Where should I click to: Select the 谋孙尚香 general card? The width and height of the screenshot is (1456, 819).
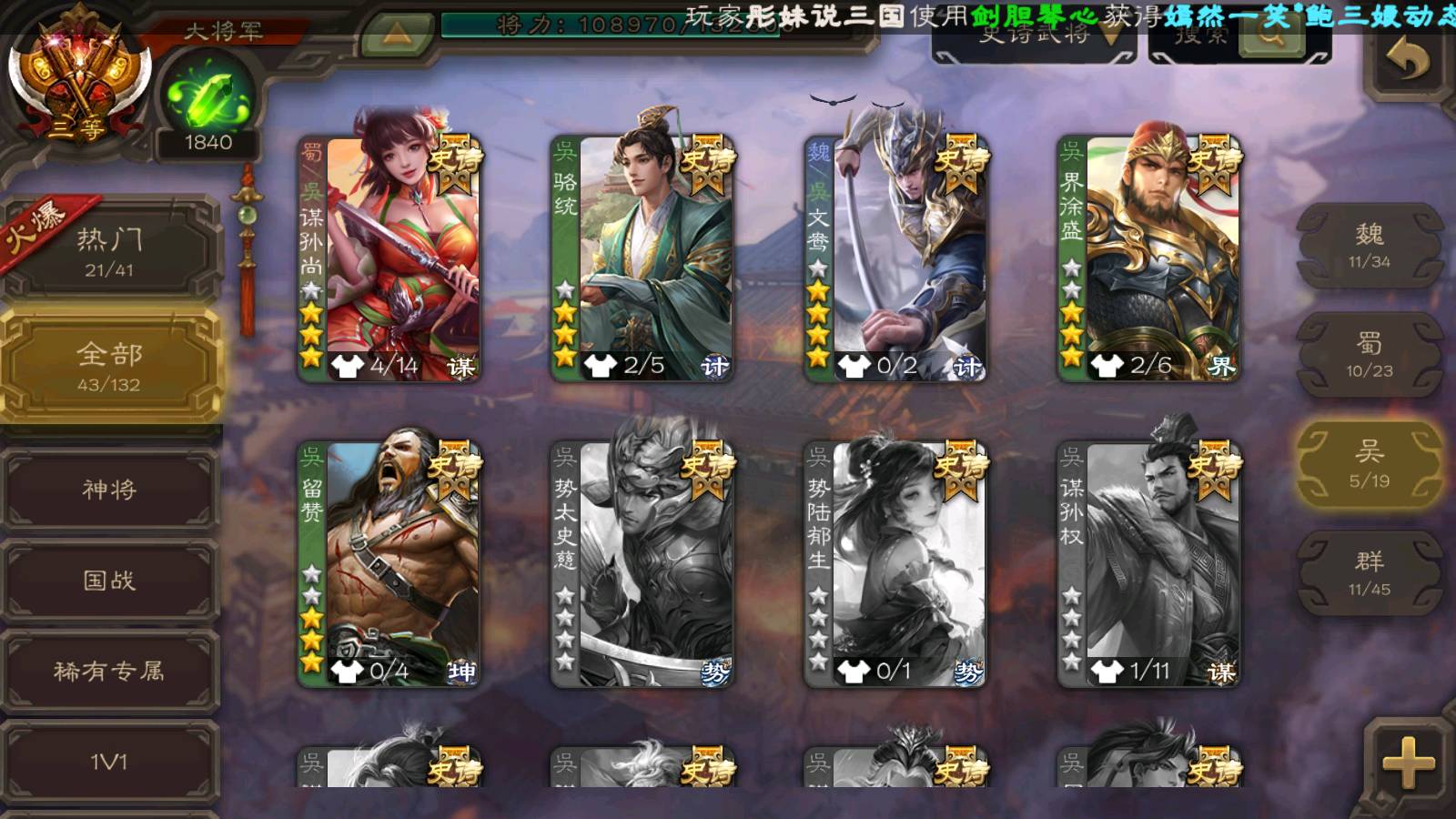pyautogui.click(x=389, y=259)
